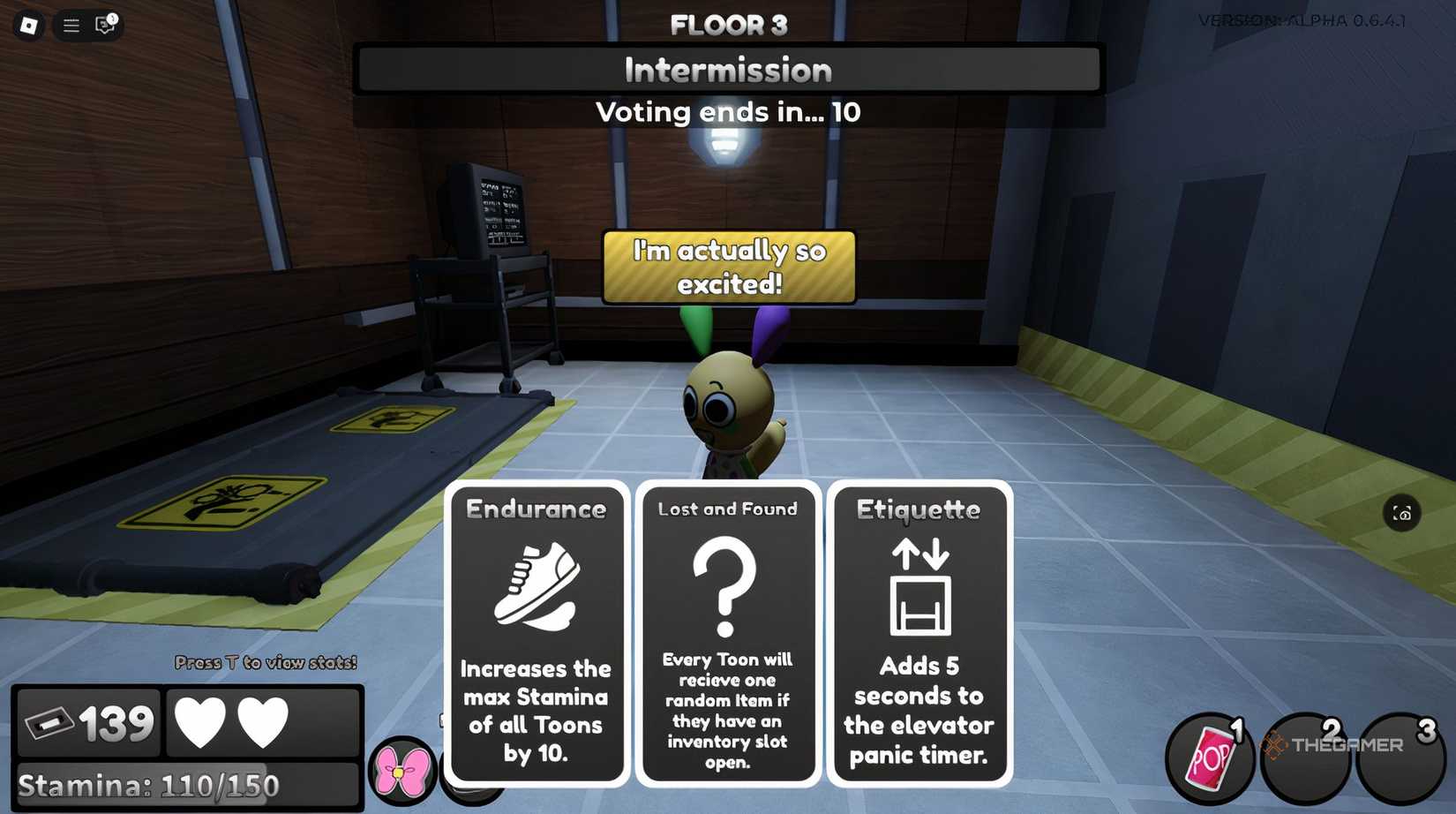The height and width of the screenshot is (814, 1456).
Task: Click the running shoe icon on Endurance card
Action: point(536,583)
